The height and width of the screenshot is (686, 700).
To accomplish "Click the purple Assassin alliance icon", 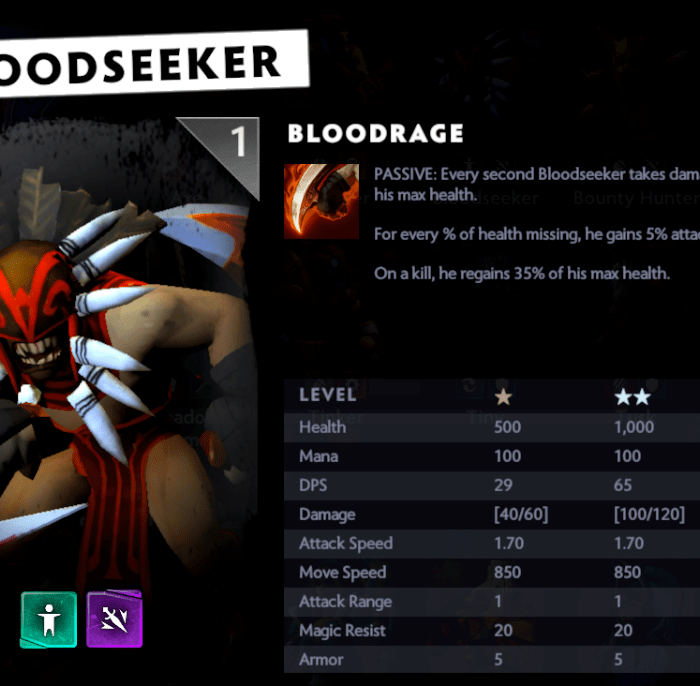I will (x=114, y=619).
